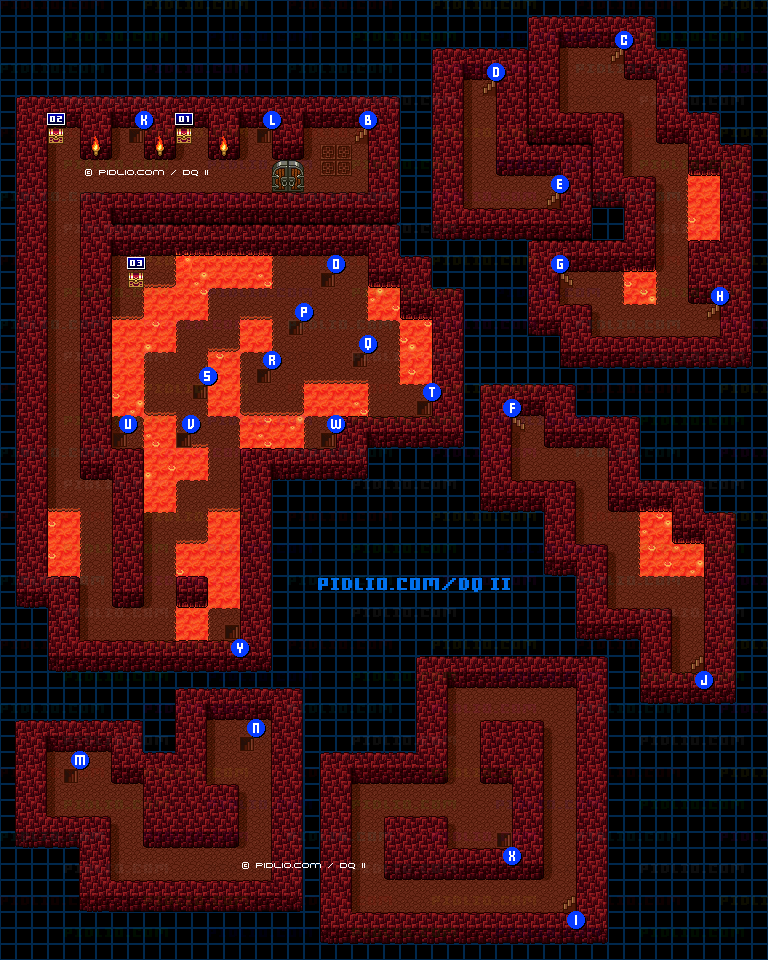The width and height of the screenshot is (768, 960).
Task: Select treasure chest label 02
Action: (x=56, y=119)
